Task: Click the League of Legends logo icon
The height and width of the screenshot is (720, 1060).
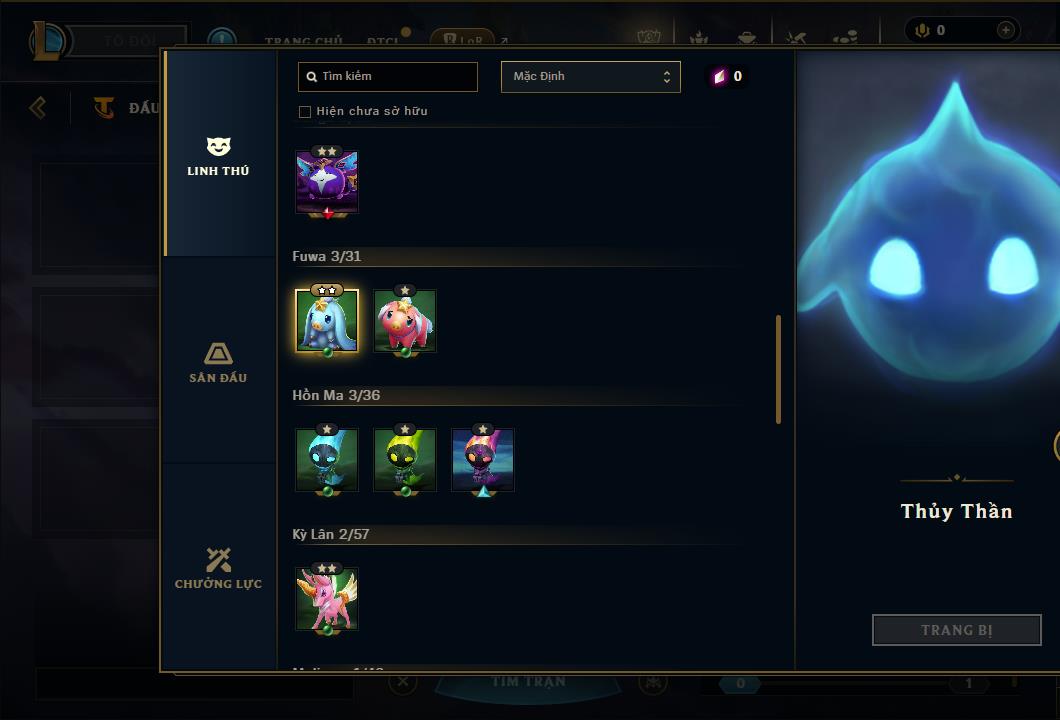Action: [x=49, y=41]
